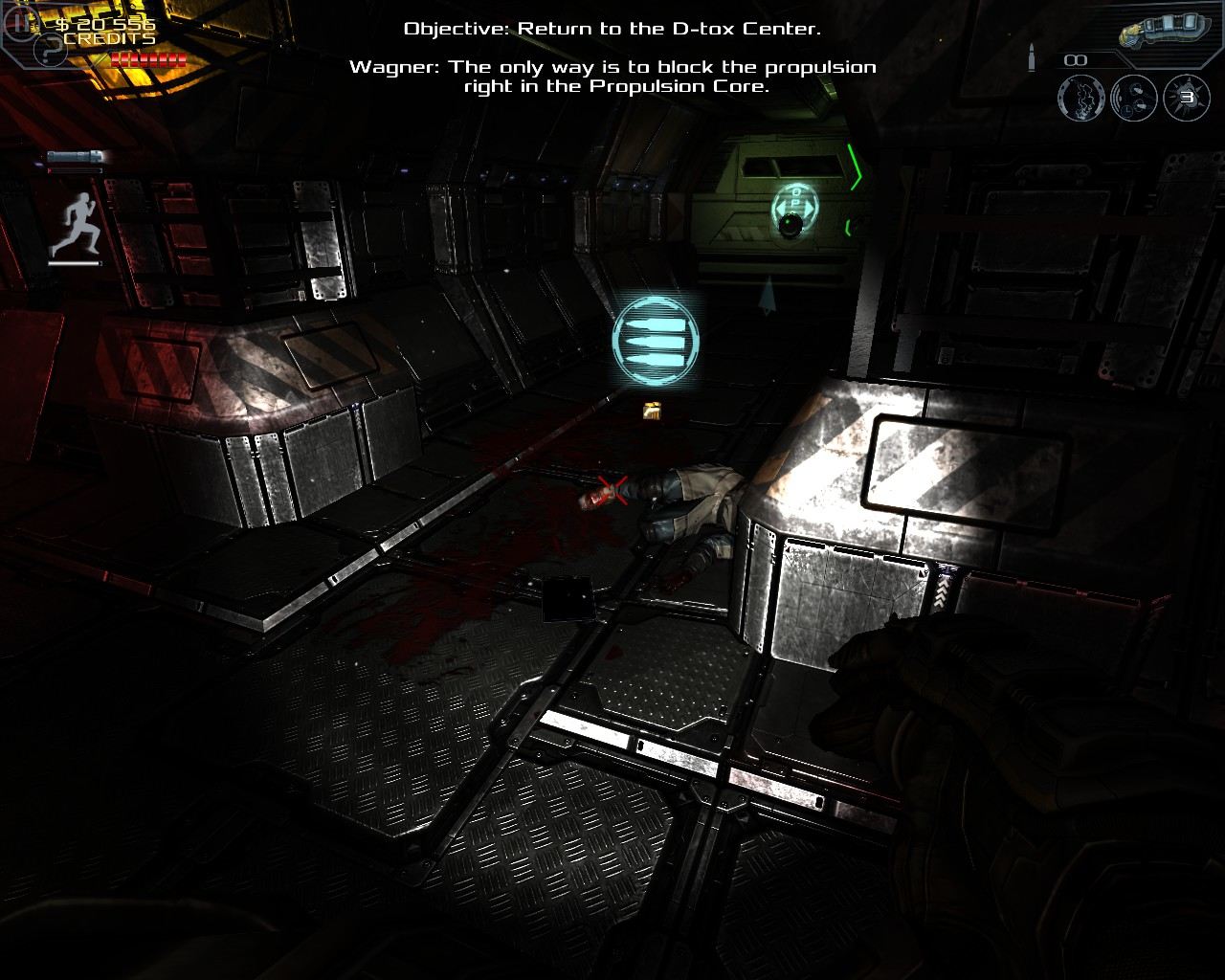Expand the green angle bracket beside the door
This screenshot has width=1225, height=980.
click(850, 227)
